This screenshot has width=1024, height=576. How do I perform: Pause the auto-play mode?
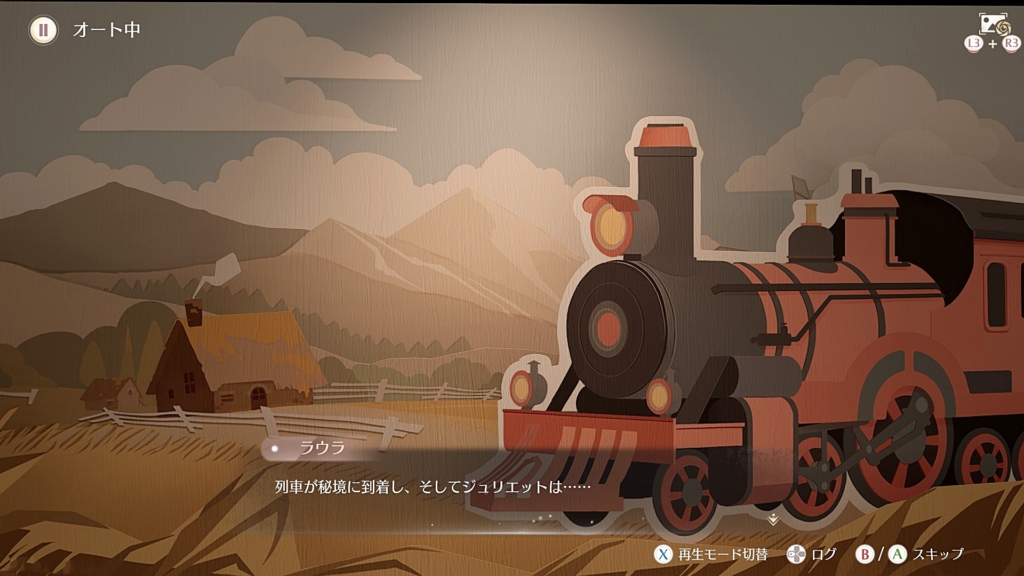(x=43, y=29)
